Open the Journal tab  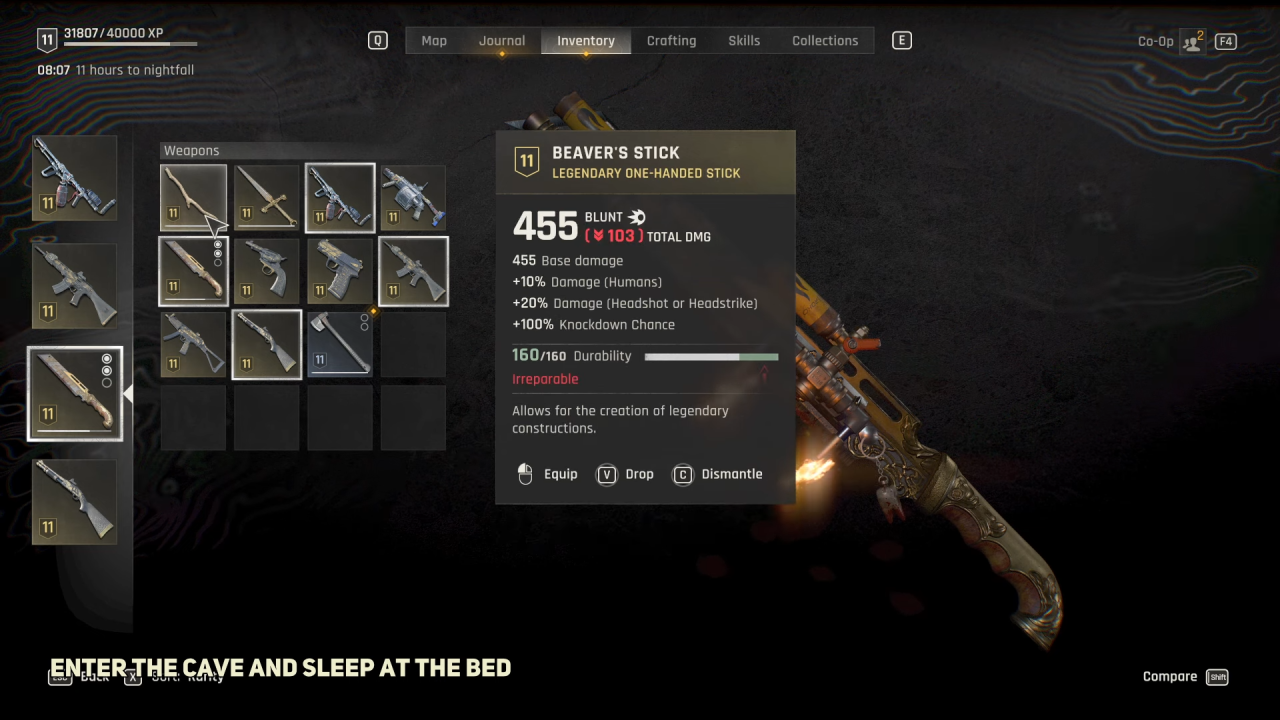pos(502,41)
